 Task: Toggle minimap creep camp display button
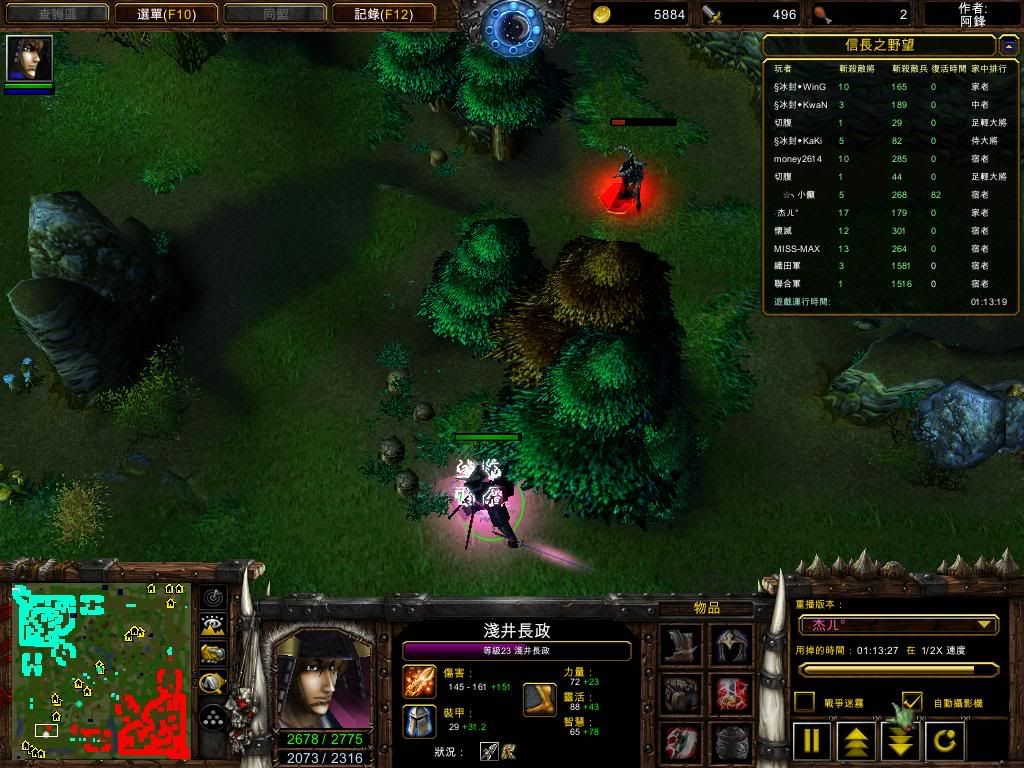coord(213,684)
